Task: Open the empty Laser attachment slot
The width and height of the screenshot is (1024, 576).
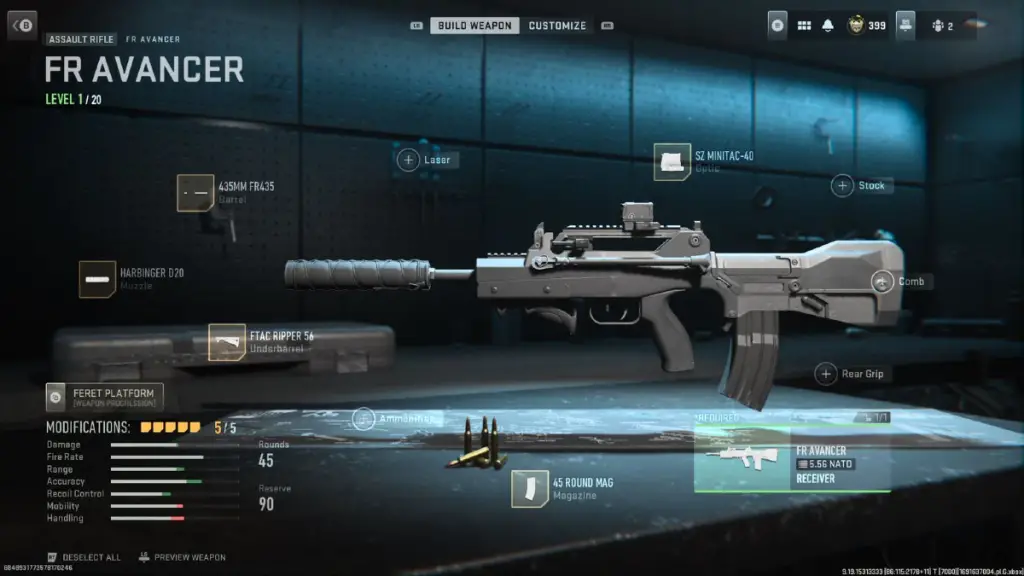Action: [x=408, y=160]
